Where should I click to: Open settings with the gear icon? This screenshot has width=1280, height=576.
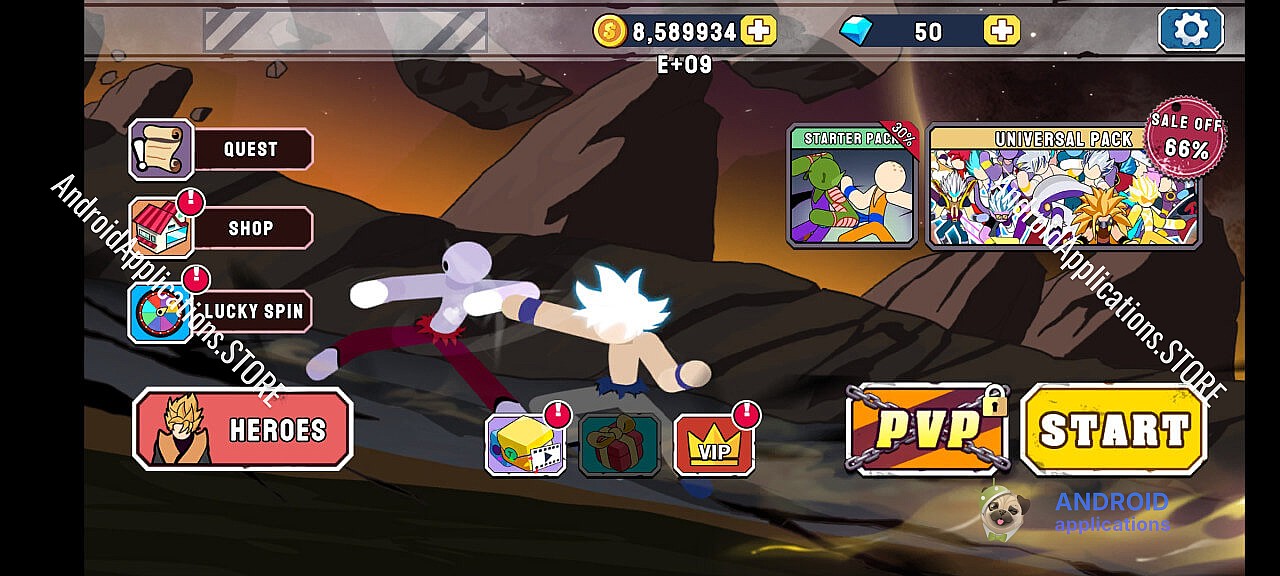pyautogui.click(x=1190, y=29)
